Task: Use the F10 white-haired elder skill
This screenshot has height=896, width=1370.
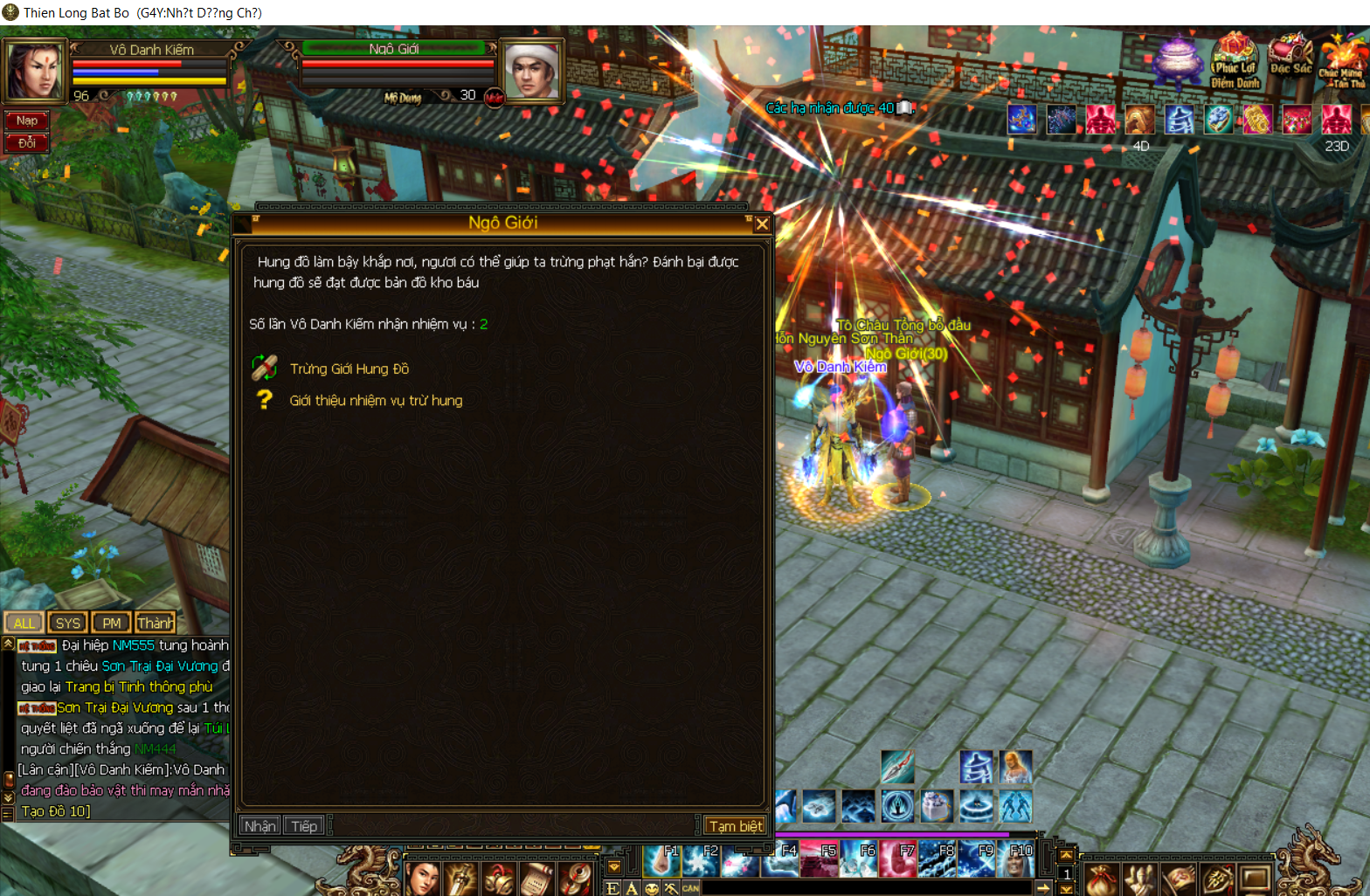Action: pos(1017,860)
